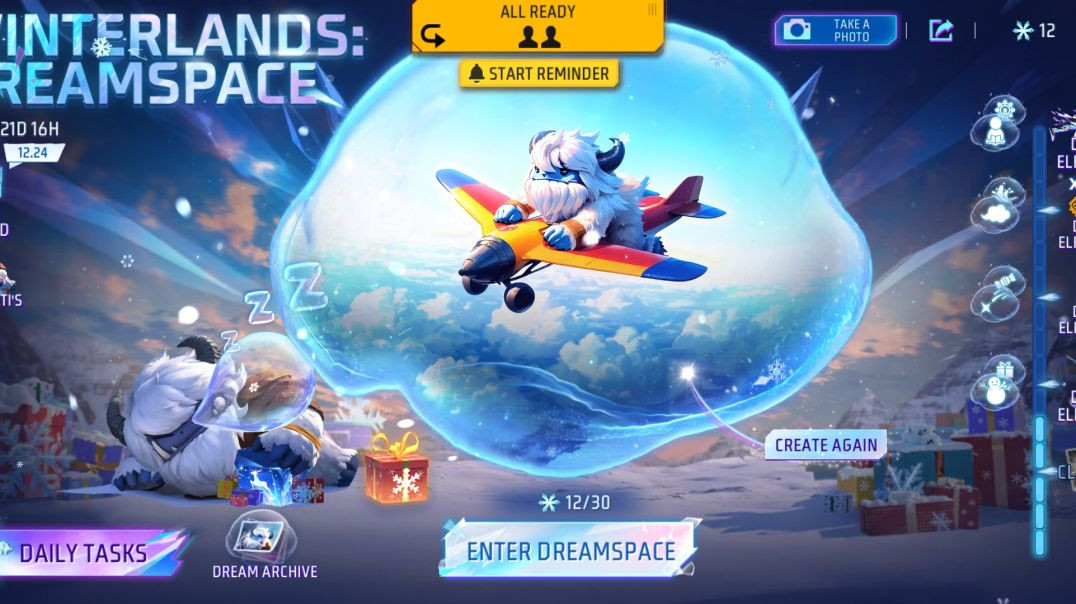Activate the Start Reminder bell button
Image resolution: width=1076 pixels, height=604 pixels.
pos(539,74)
